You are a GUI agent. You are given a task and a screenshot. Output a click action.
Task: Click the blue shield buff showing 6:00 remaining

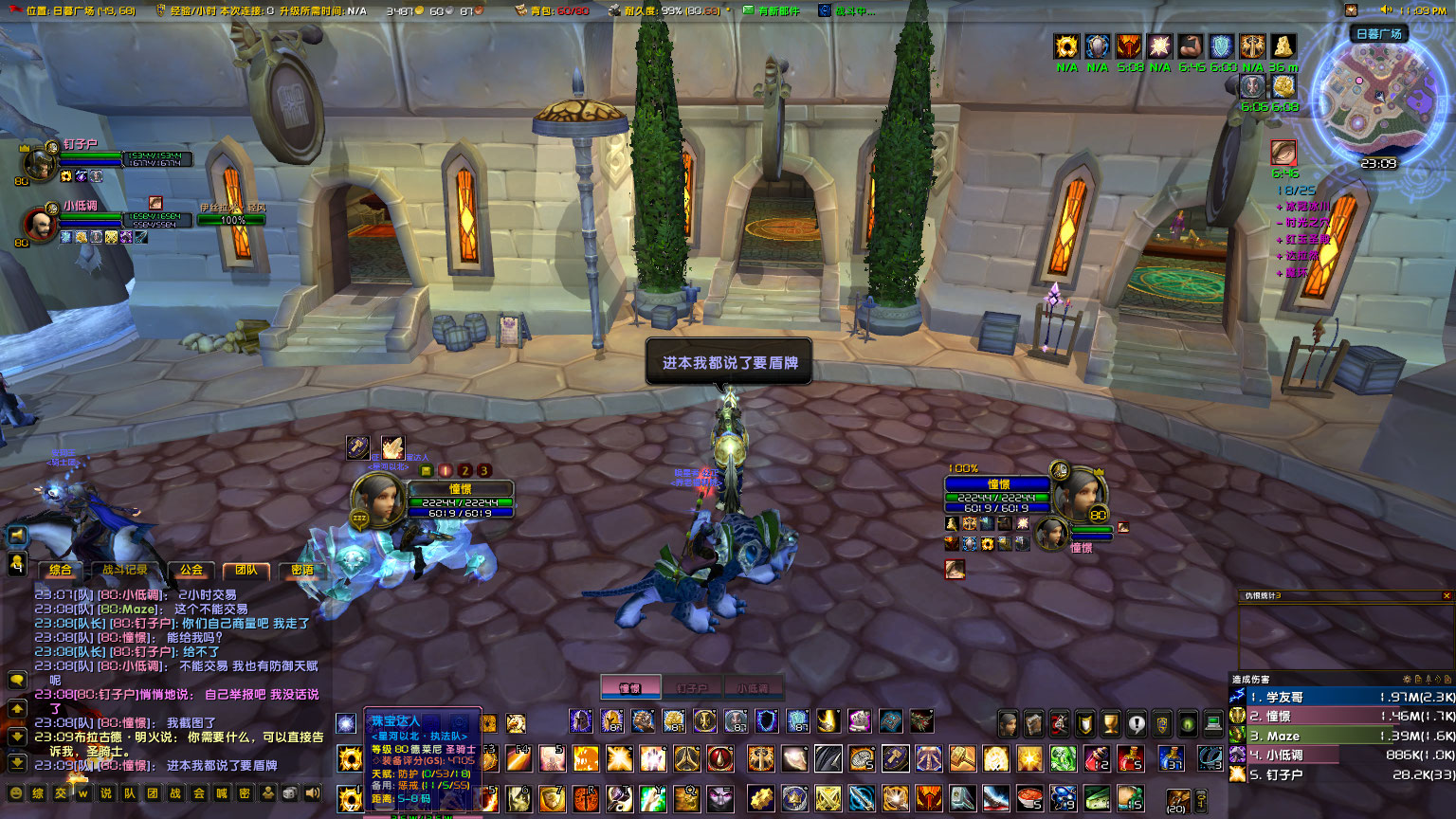pos(1222,46)
